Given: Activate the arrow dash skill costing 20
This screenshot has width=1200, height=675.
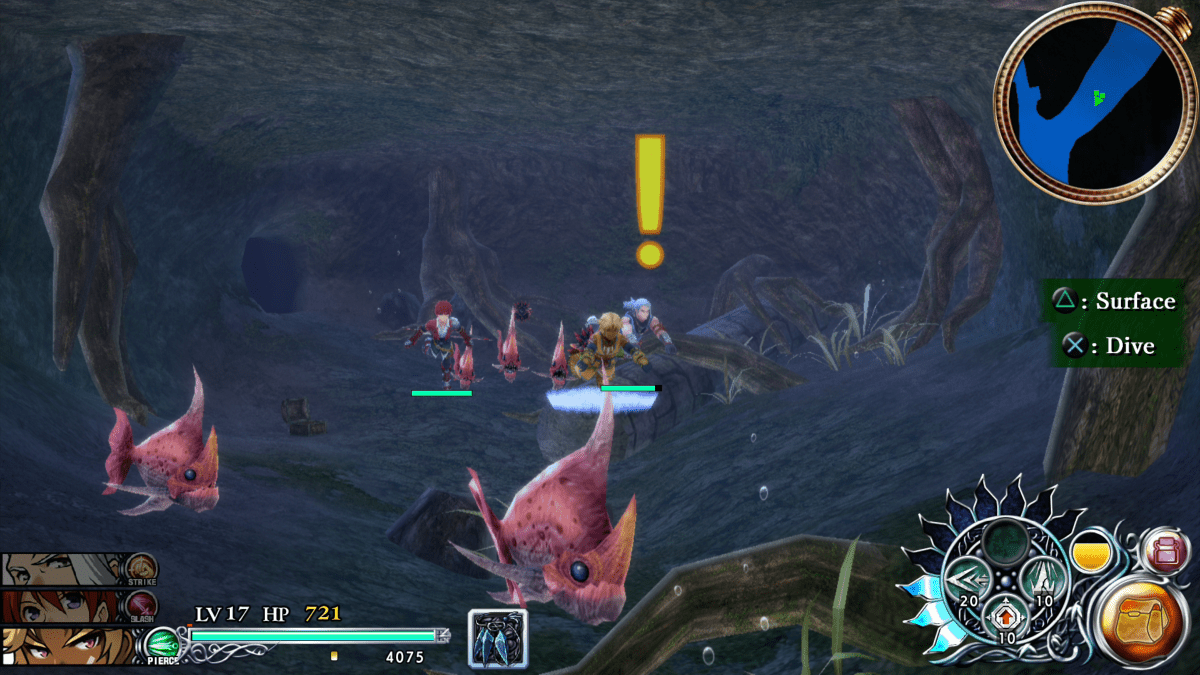Looking at the screenshot, I should 967,581.
